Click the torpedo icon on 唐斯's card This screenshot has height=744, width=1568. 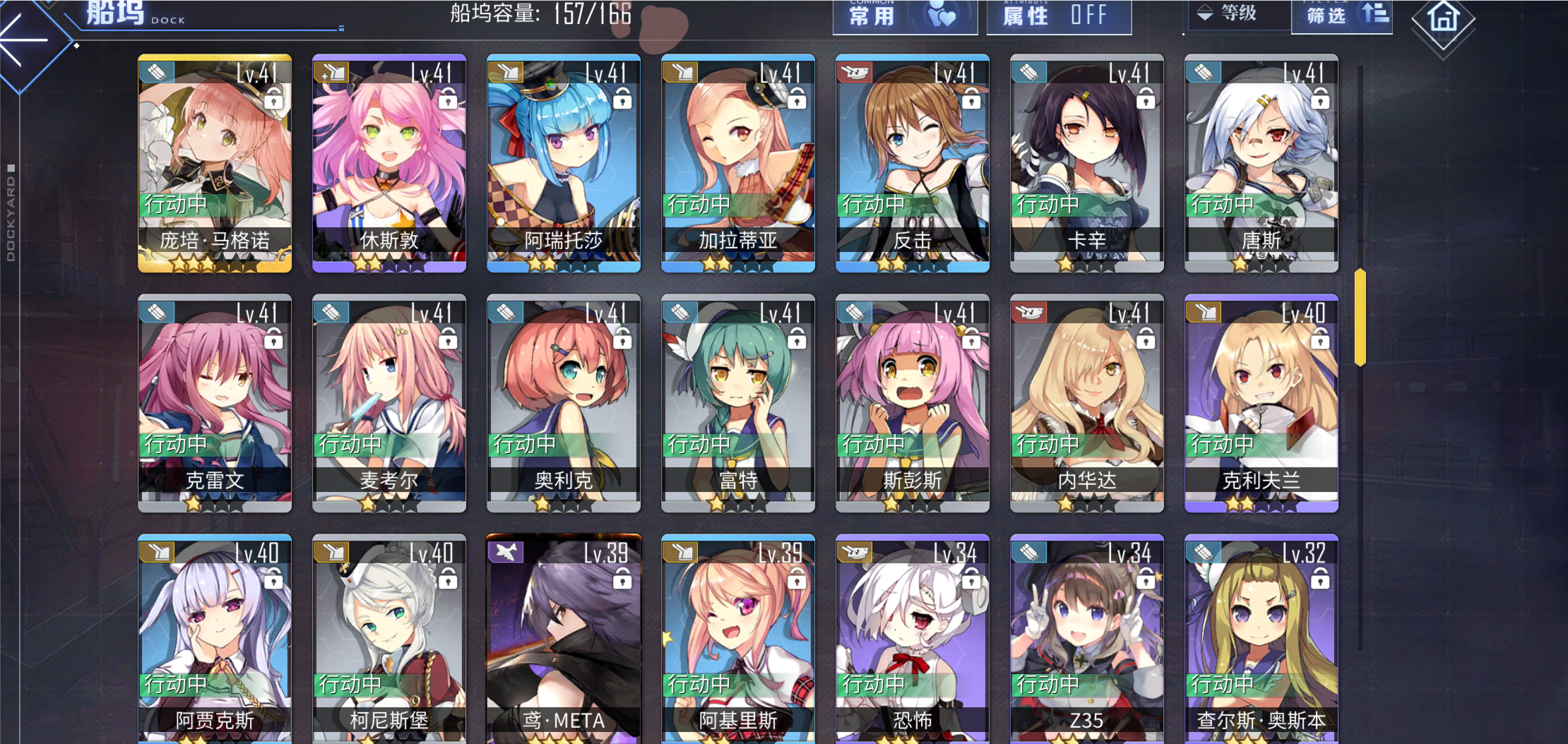pos(1202,72)
